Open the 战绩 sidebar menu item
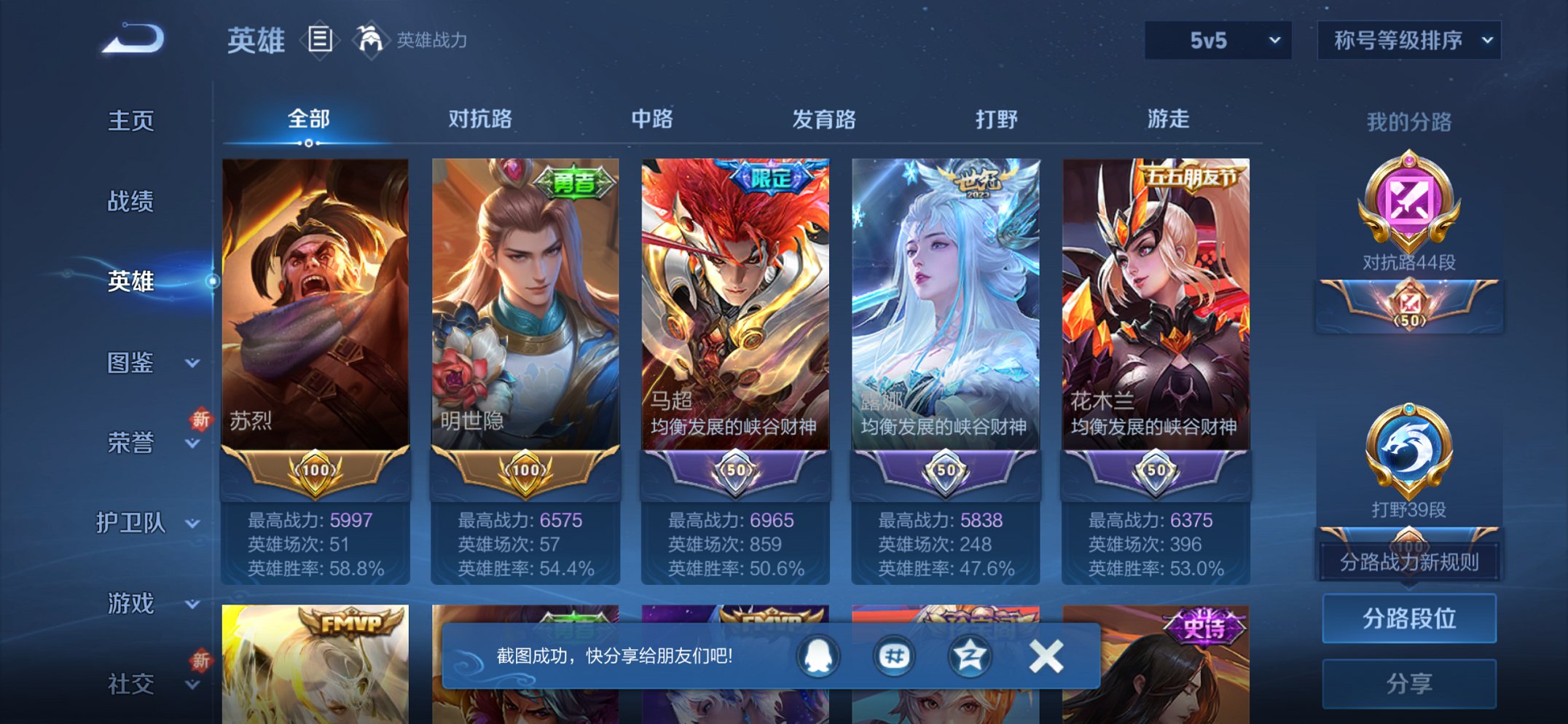 131,202
